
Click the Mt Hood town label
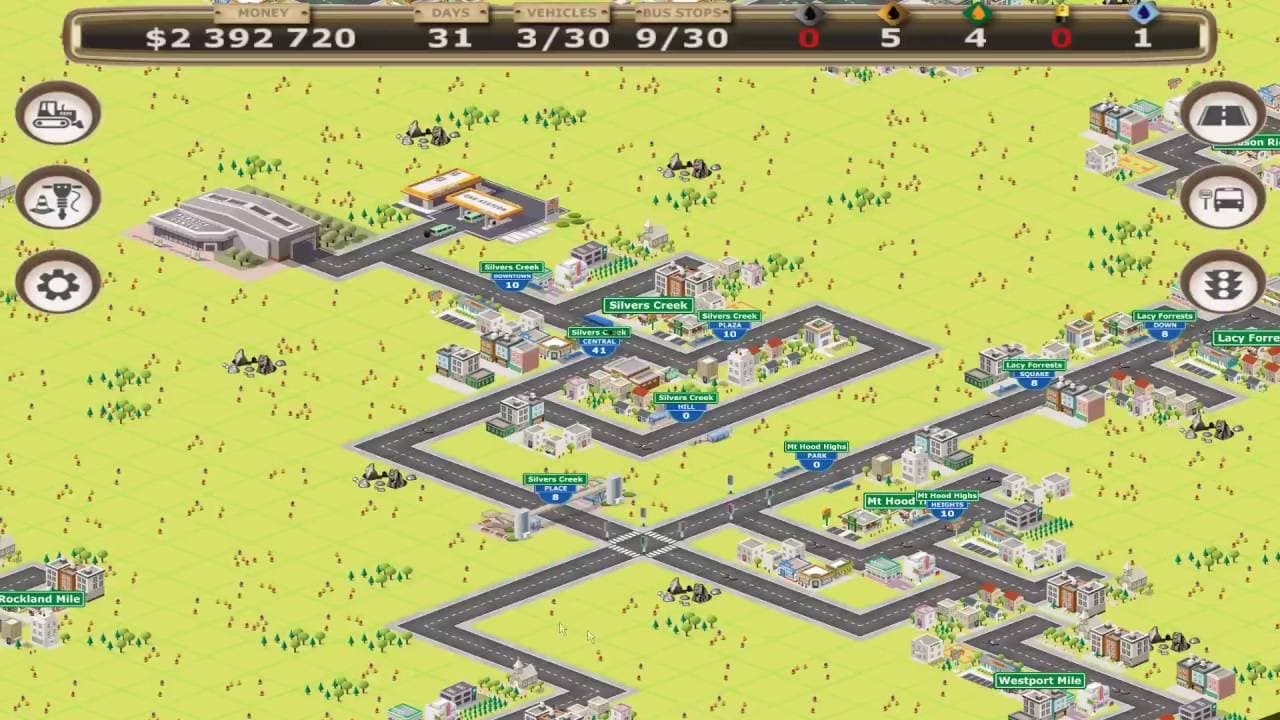[x=886, y=500]
